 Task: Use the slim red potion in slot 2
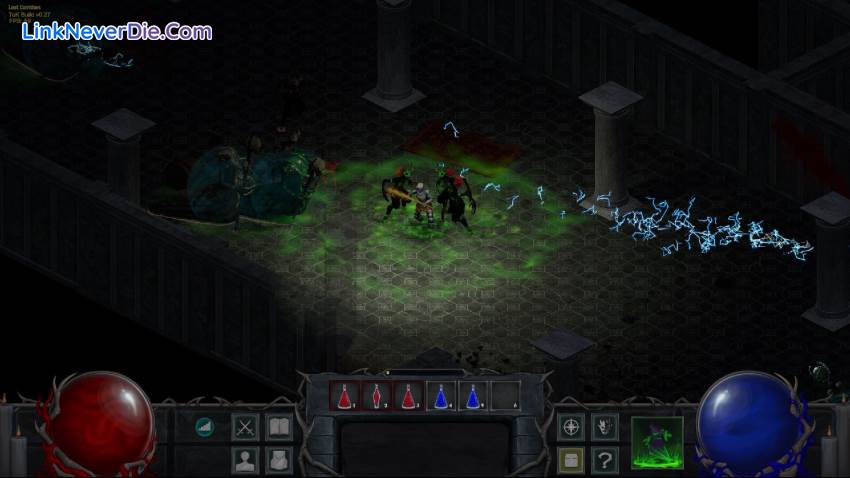tap(377, 397)
